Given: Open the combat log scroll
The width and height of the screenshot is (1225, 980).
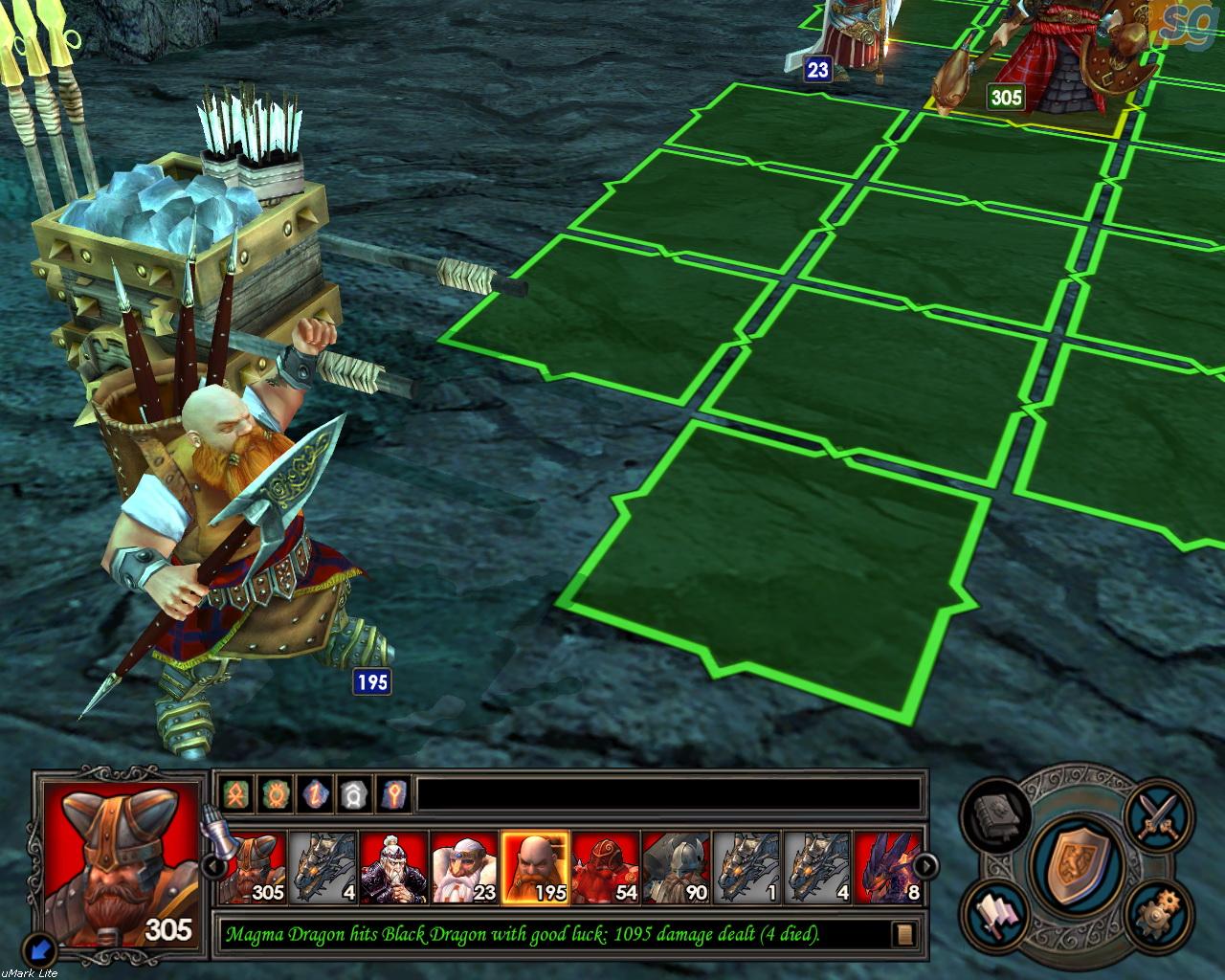Looking at the screenshot, I should 904,934.
